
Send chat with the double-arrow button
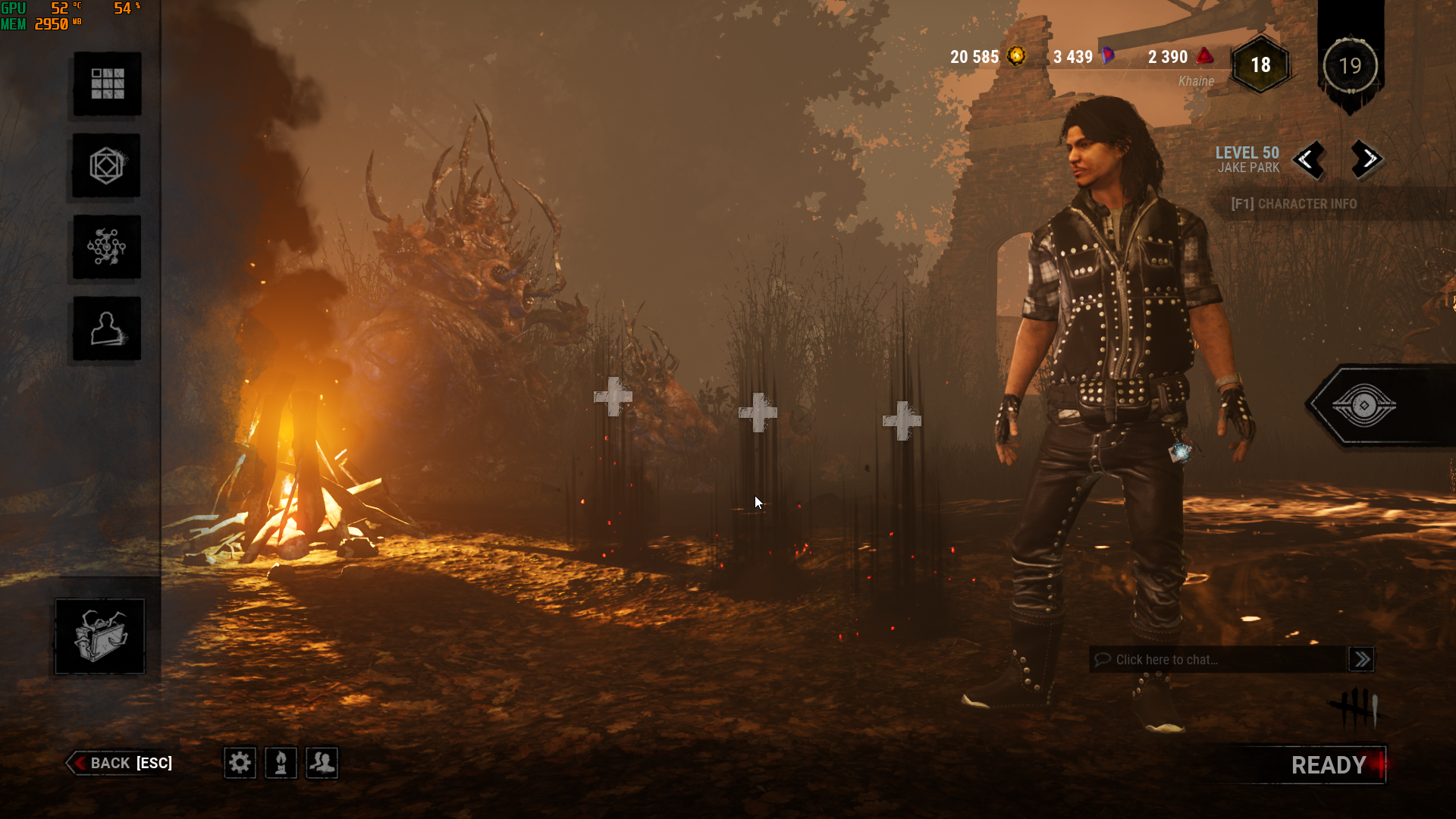click(1362, 660)
